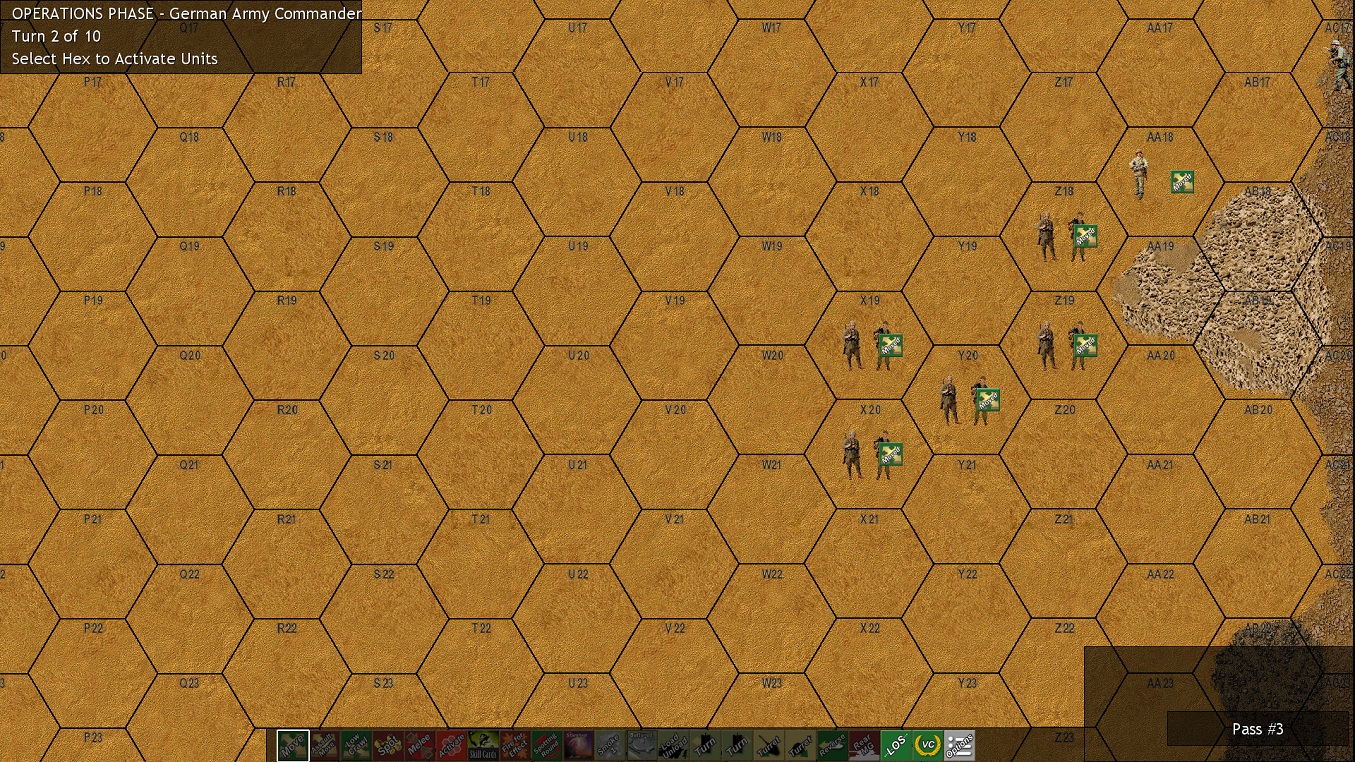Call in a Spotting Round

click(x=549, y=745)
